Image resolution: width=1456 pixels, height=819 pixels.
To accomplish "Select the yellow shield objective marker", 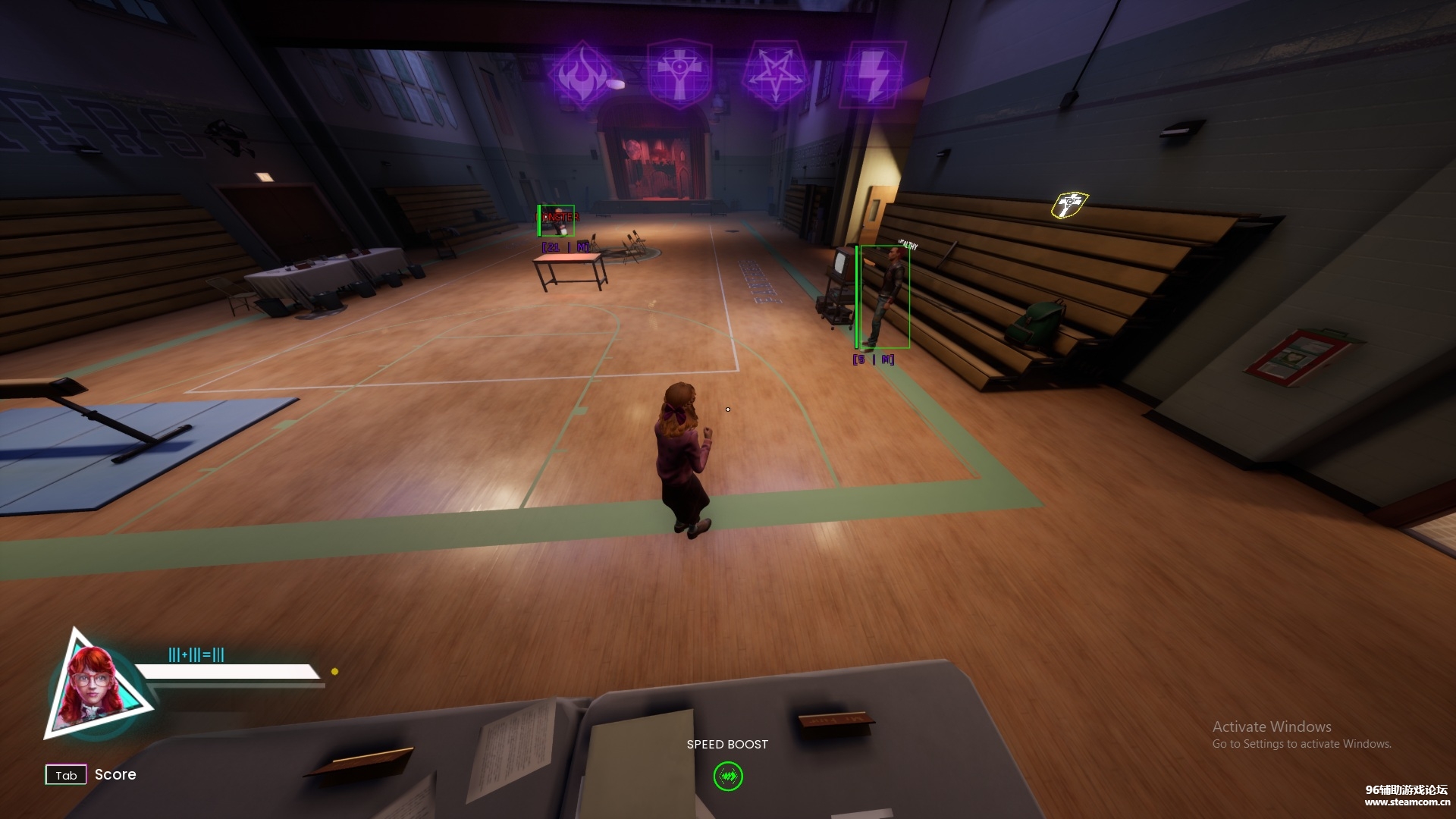I will click(x=1069, y=205).
